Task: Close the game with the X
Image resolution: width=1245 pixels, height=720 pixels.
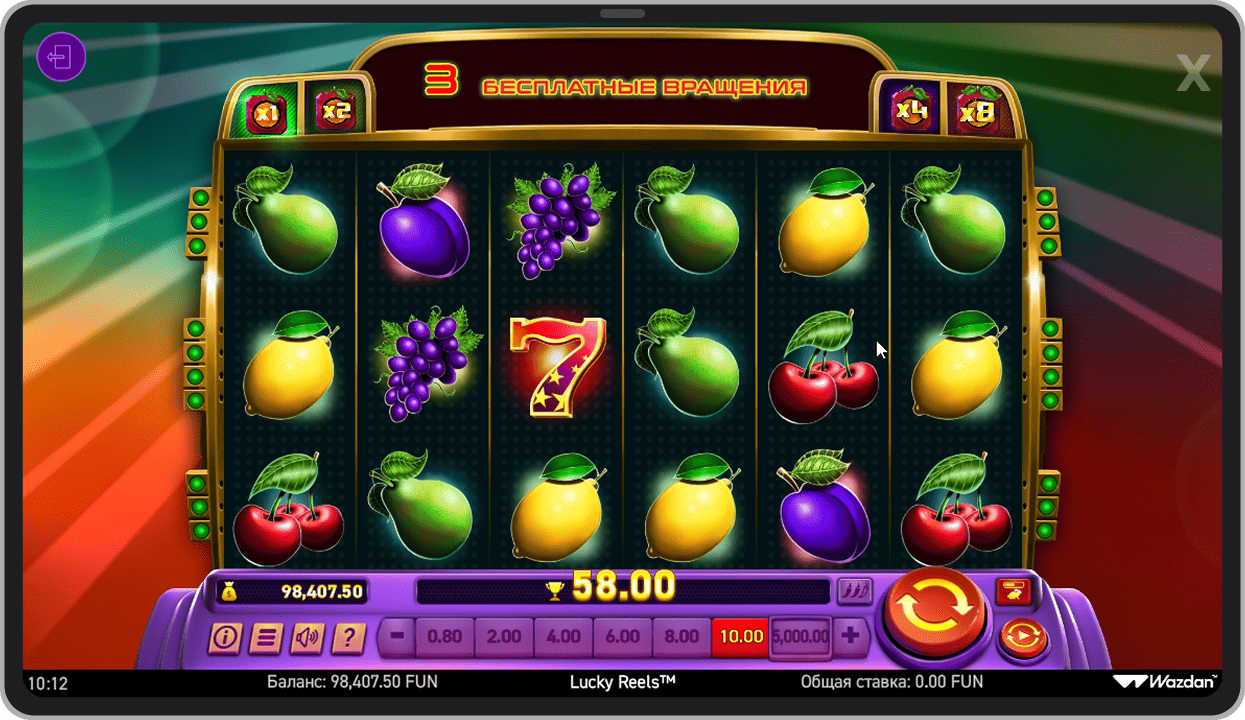Action: (1193, 73)
